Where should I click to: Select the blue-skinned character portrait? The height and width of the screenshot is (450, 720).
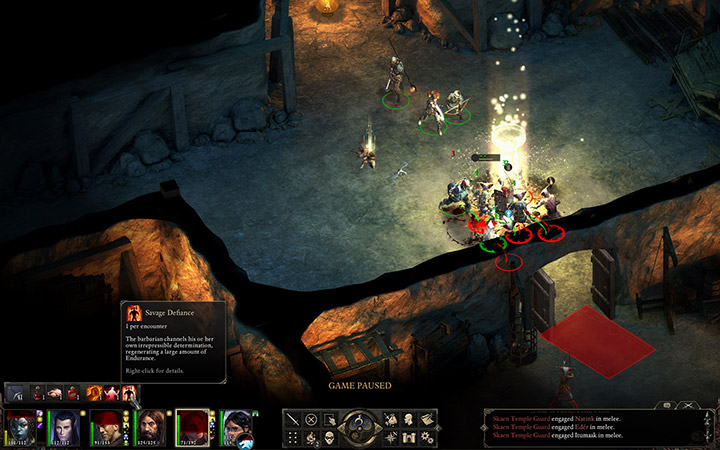20,427
